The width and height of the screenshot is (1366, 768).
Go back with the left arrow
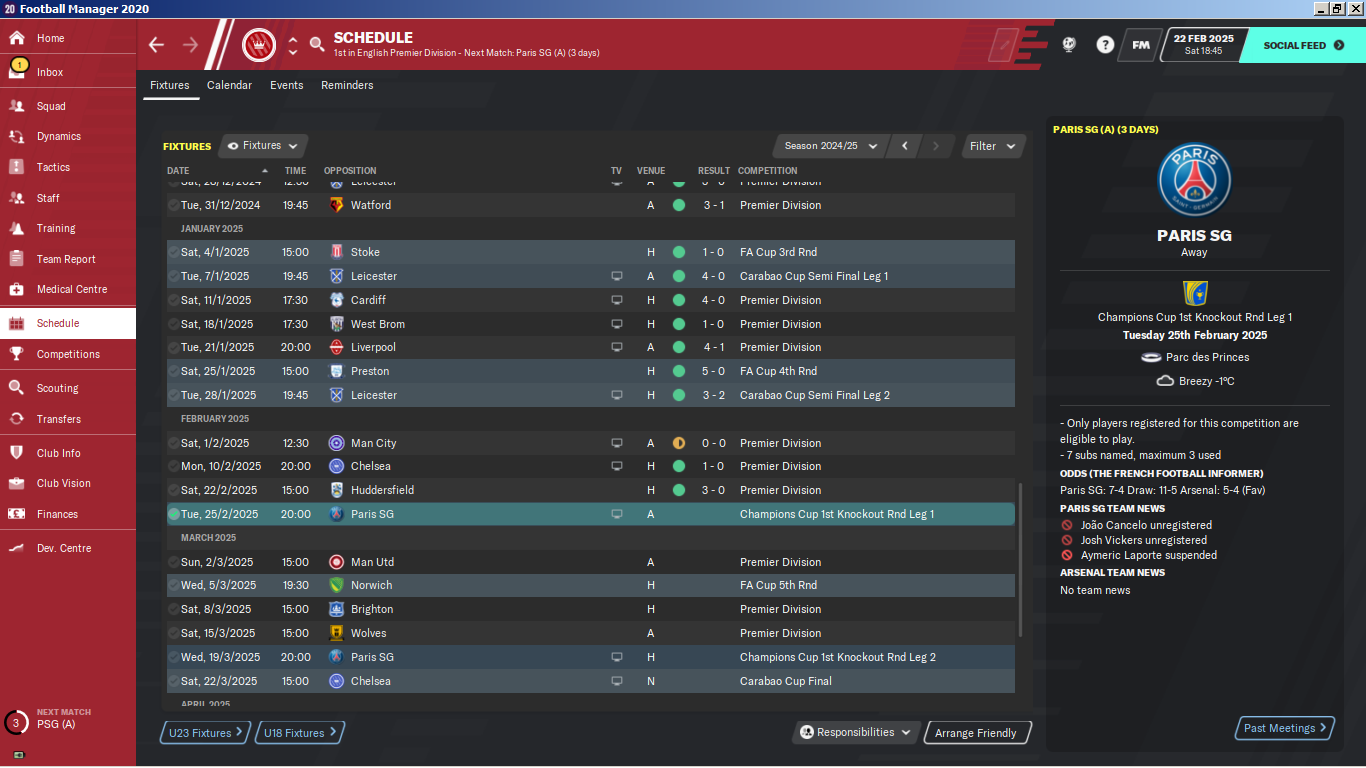(156, 44)
